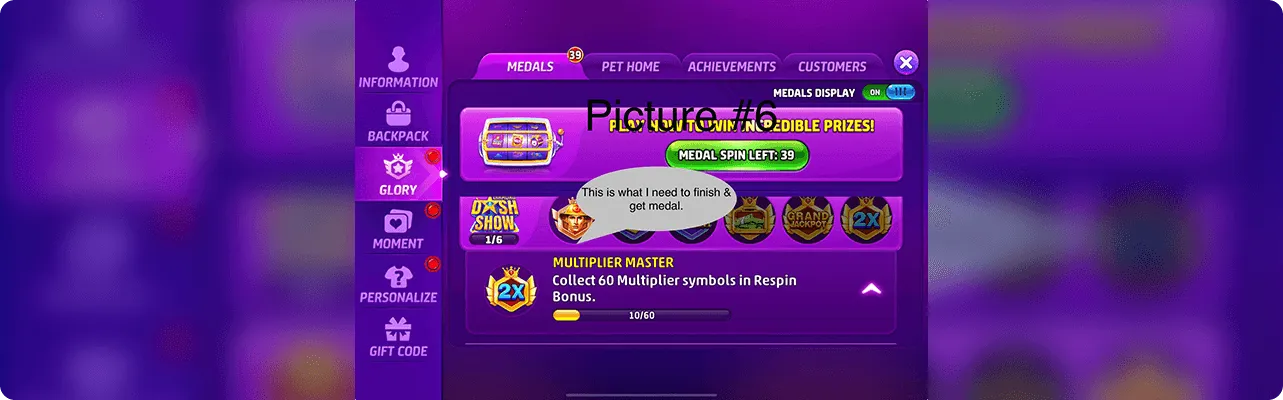Switch to the Medals tab
The height and width of the screenshot is (400, 1283).
pyautogui.click(x=530, y=66)
